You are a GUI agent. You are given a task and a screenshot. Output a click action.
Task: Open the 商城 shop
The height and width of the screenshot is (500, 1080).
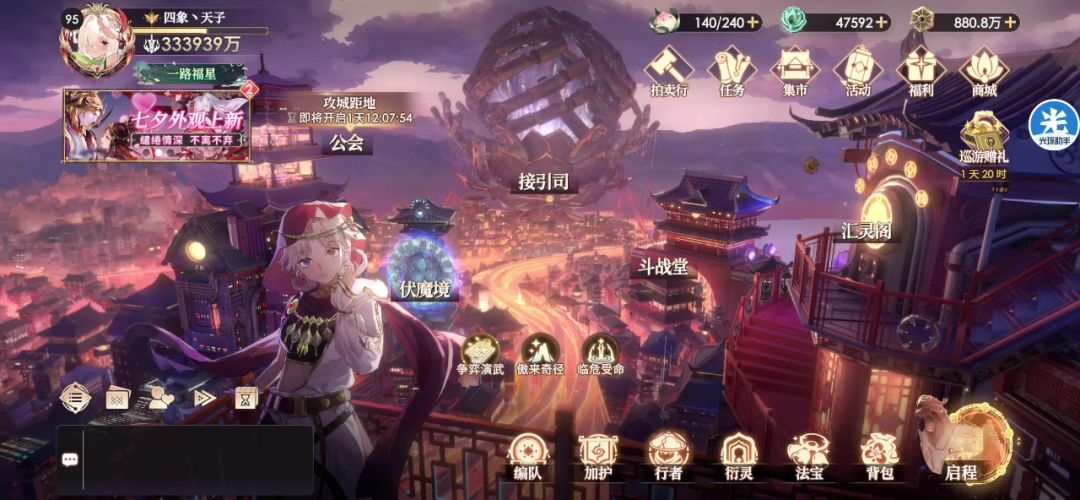pos(984,72)
